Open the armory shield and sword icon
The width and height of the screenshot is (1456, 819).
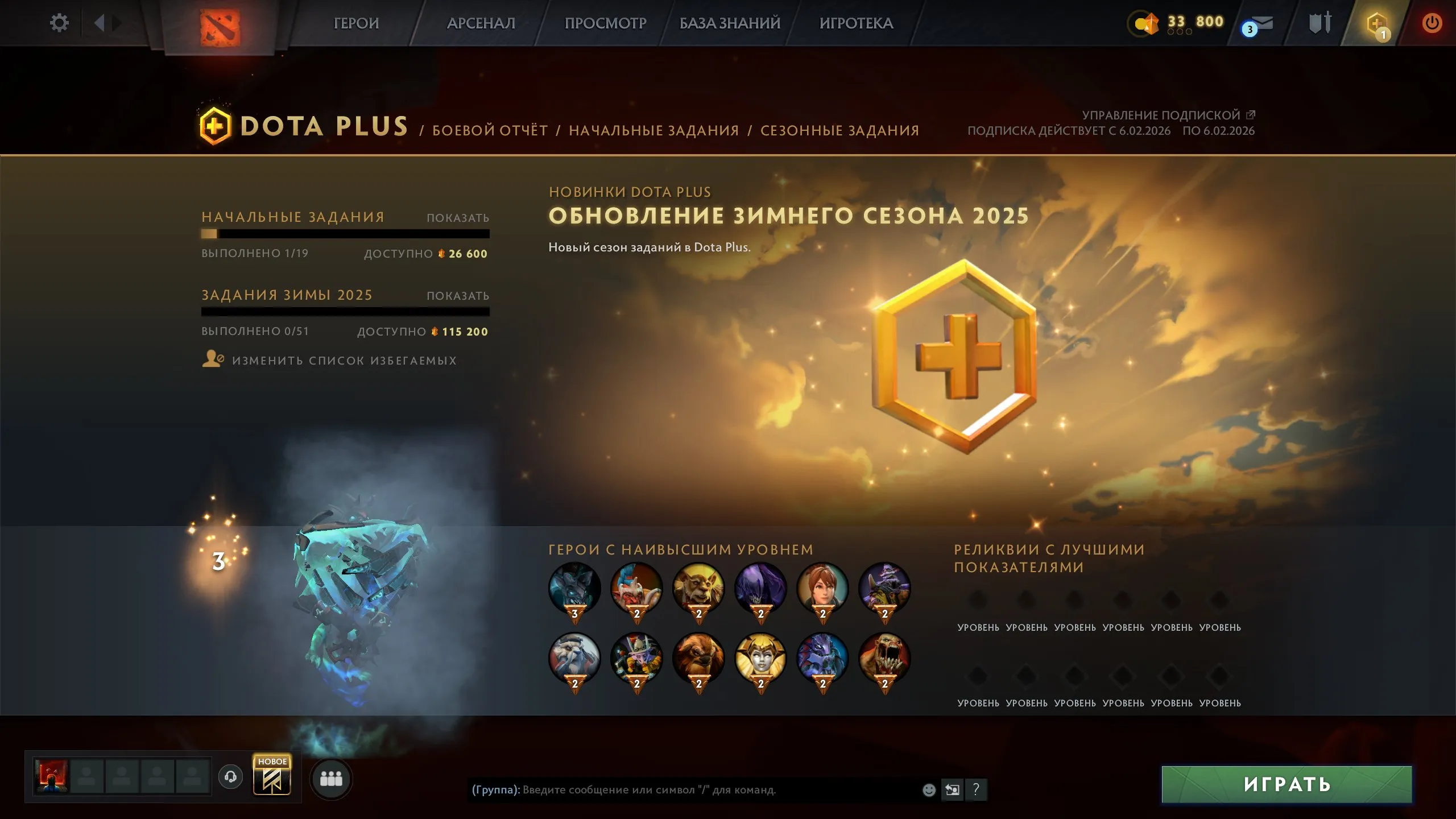pyautogui.click(x=1319, y=23)
